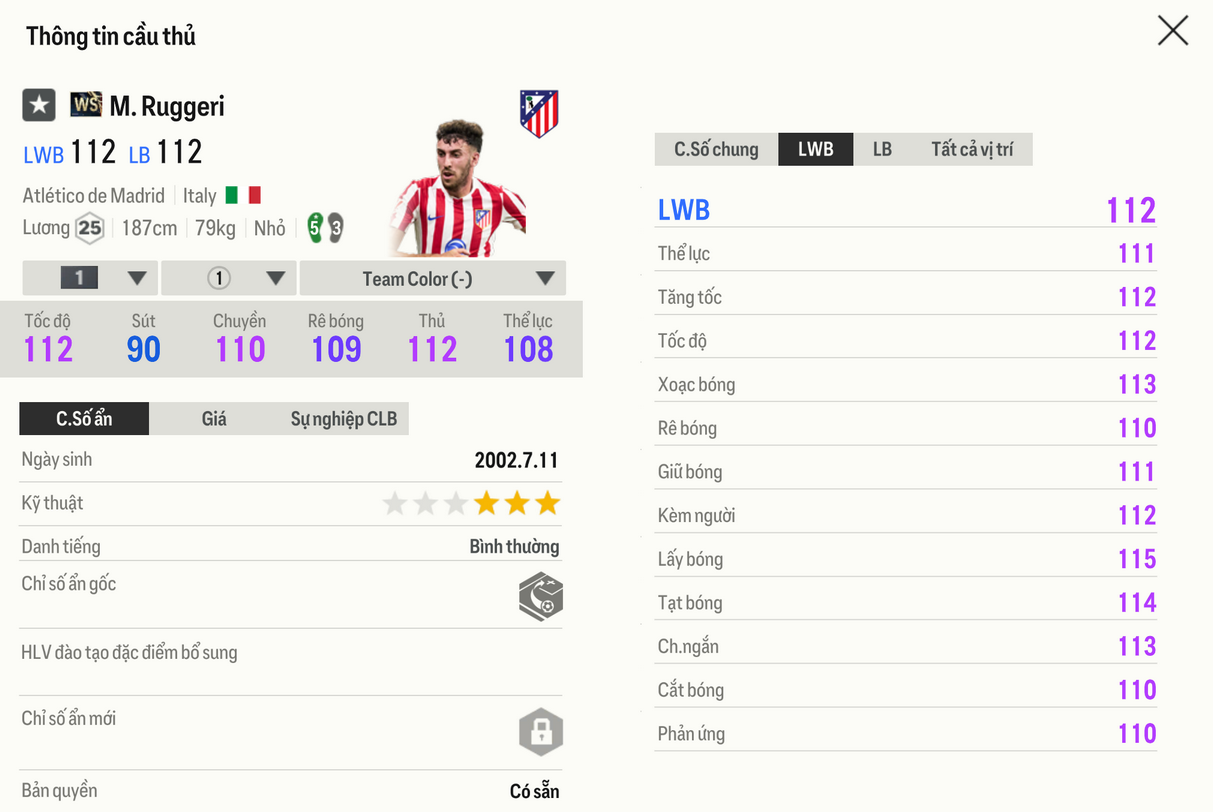Click the Atlético de Madrid club crest
The width and height of the screenshot is (1213, 812).
click(539, 113)
